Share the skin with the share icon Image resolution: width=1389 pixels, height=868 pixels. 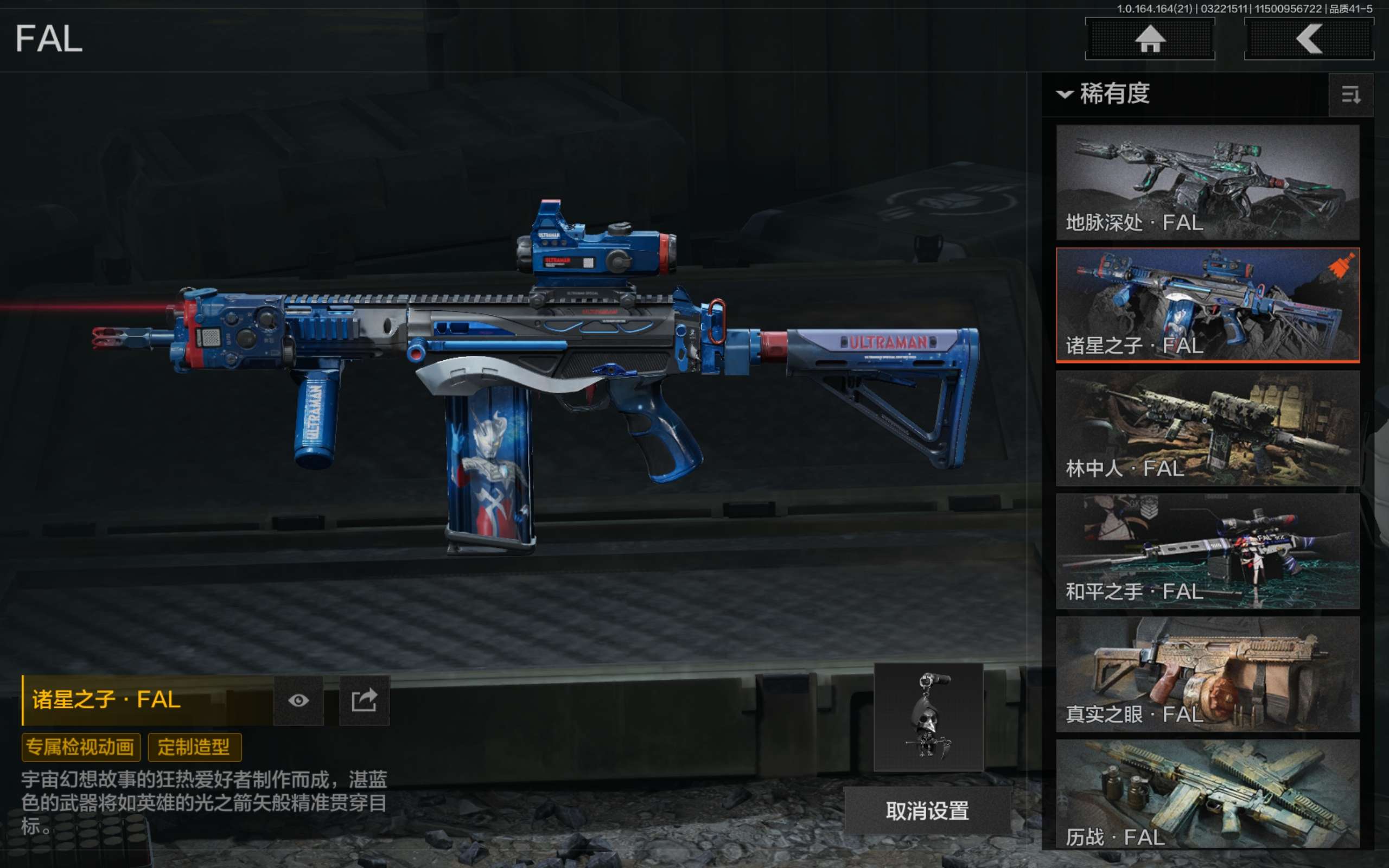364,700
